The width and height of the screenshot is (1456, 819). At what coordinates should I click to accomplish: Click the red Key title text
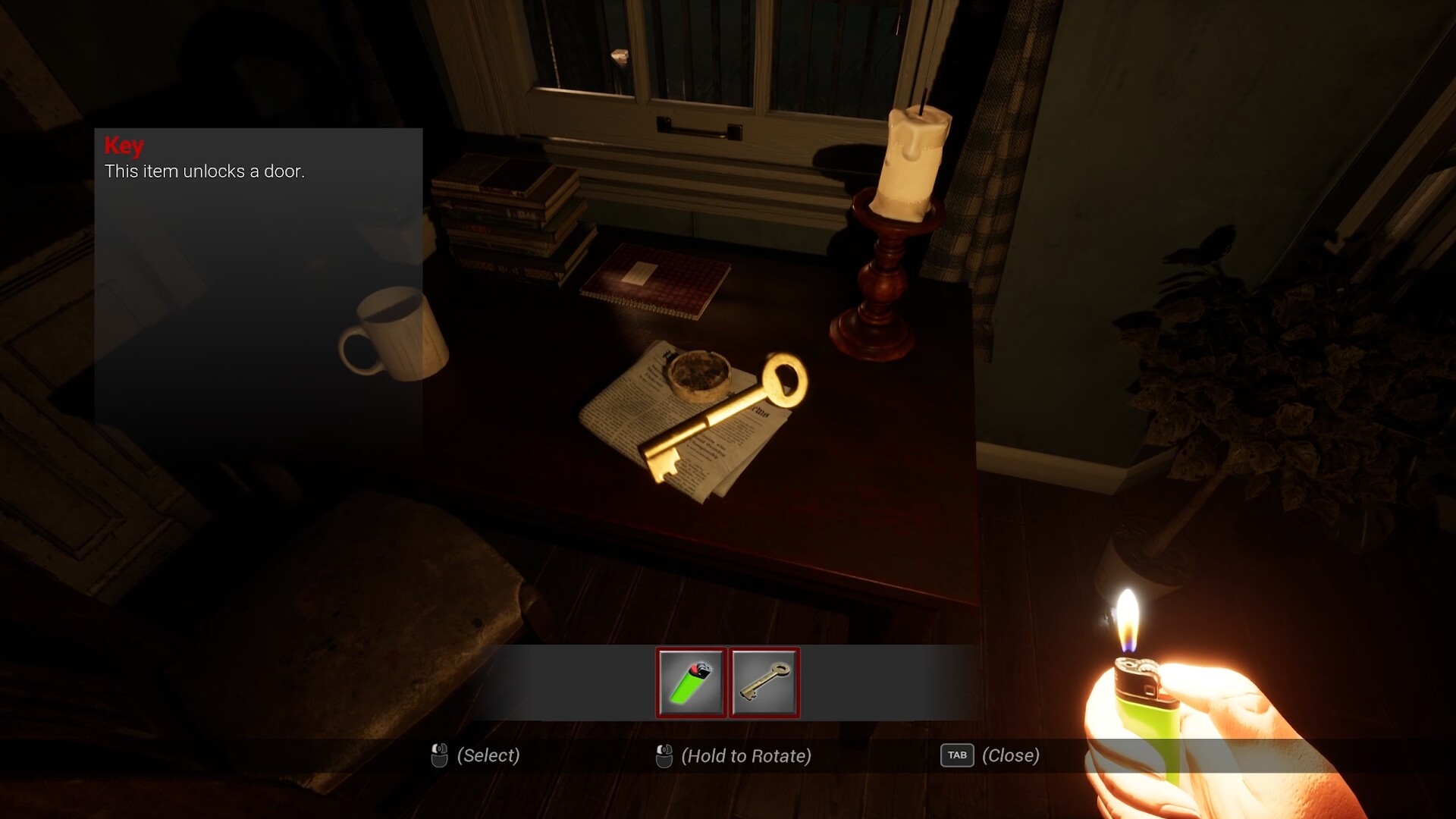[x=124, y=145]
